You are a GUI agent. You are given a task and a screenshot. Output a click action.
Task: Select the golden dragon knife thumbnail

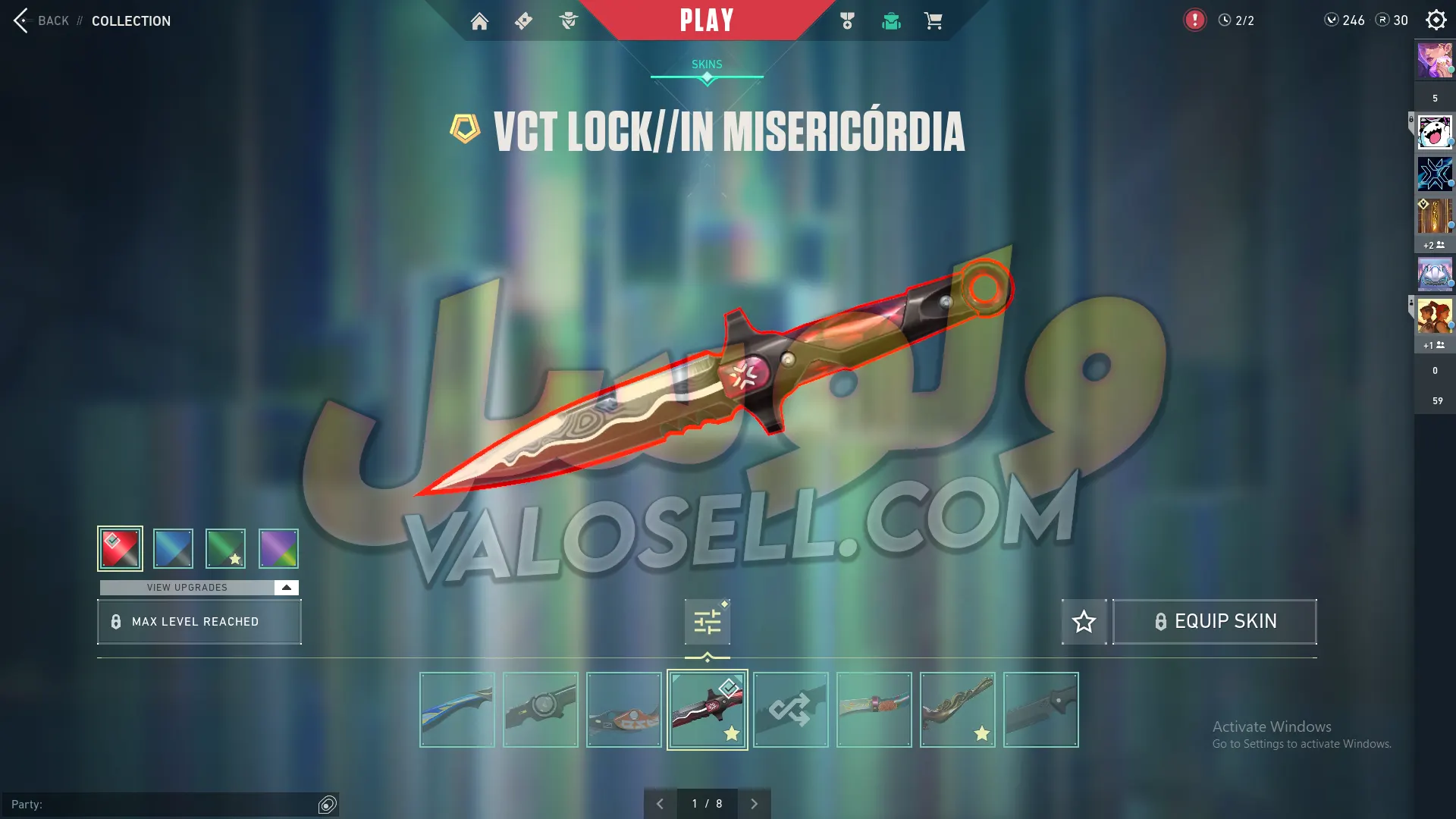coord(958,710)
